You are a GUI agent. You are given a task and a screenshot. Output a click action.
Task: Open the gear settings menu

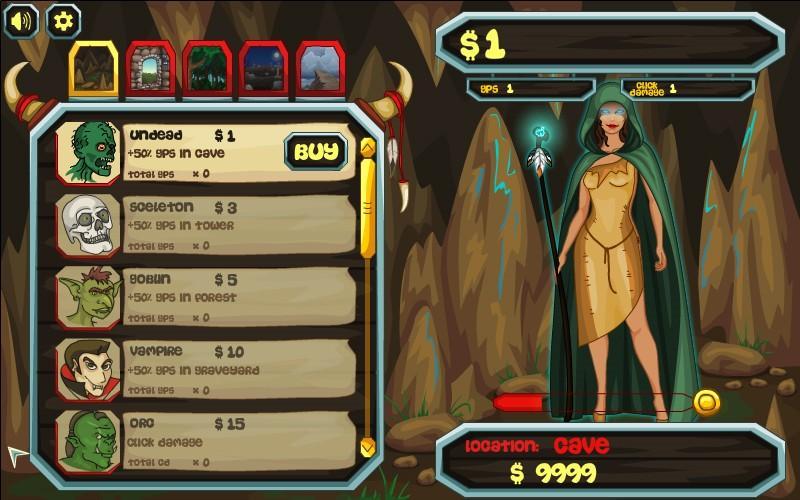pos(63,20)
